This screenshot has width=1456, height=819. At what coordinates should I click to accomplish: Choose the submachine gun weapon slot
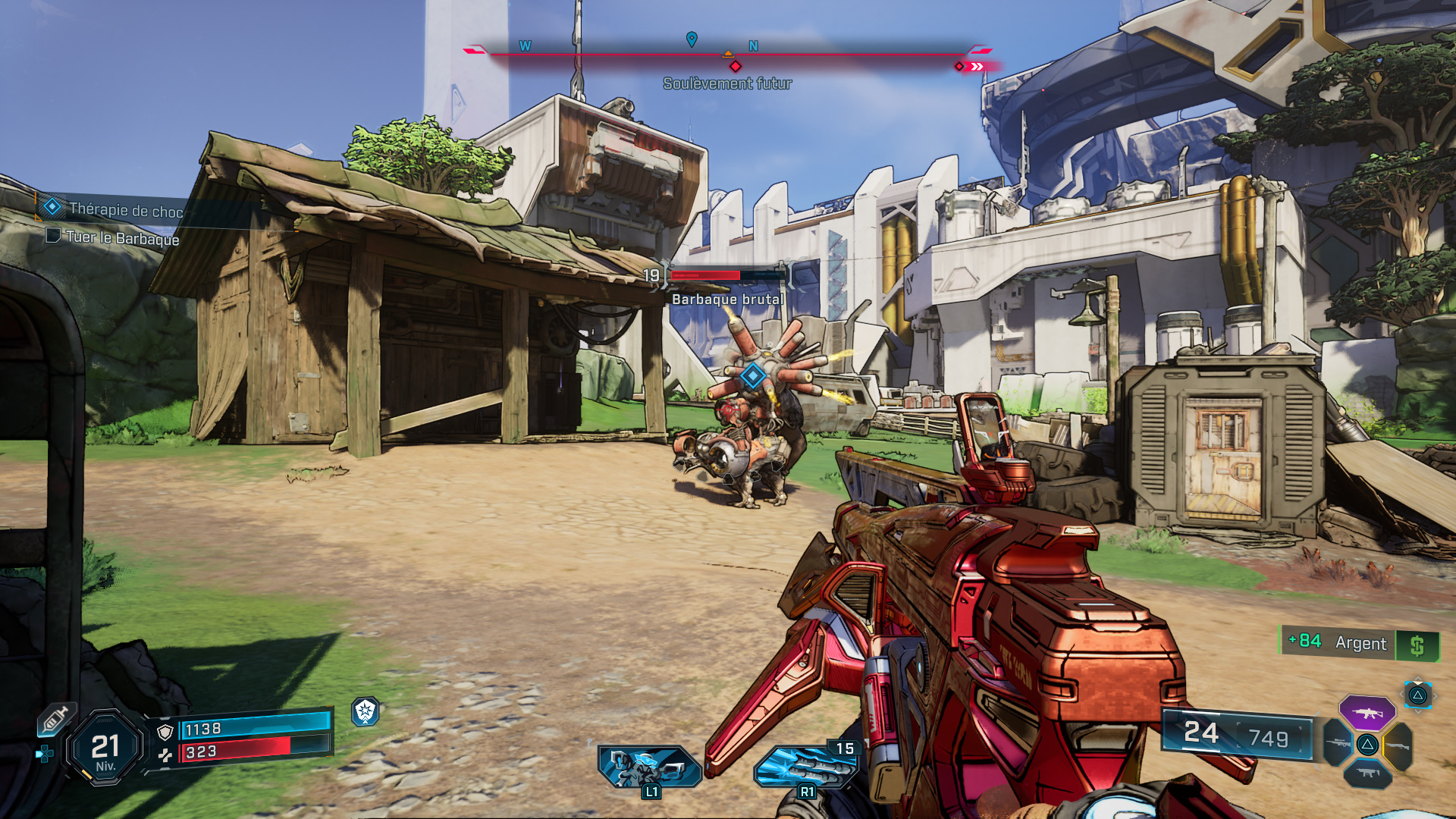pos(1367,773)
